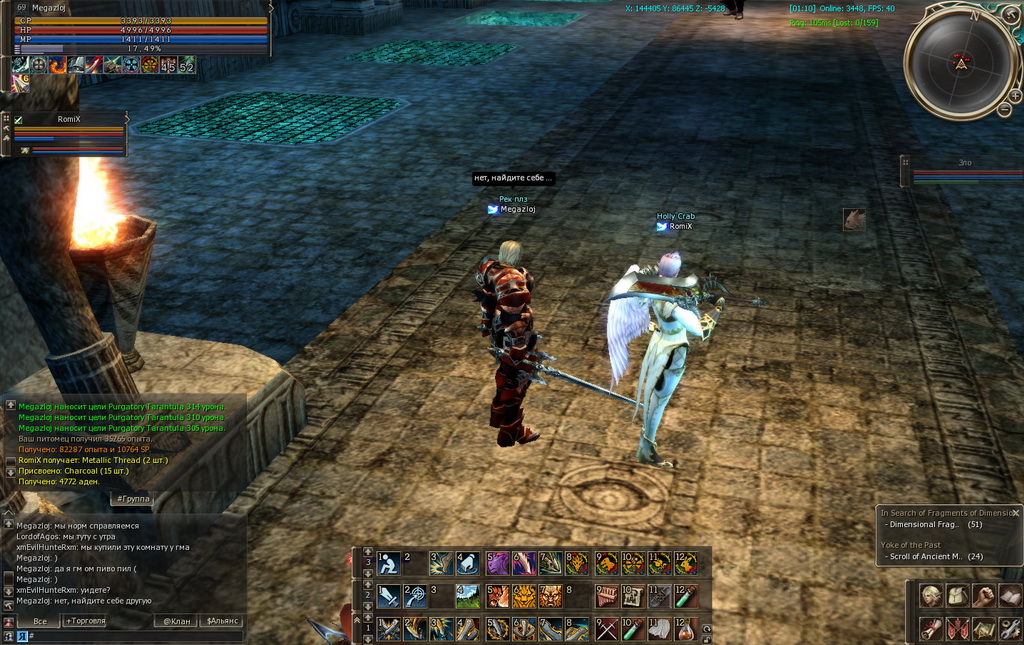Use the crossed swords attack hotbar slot
This screenshot has width=1024, height=645.
606,629
